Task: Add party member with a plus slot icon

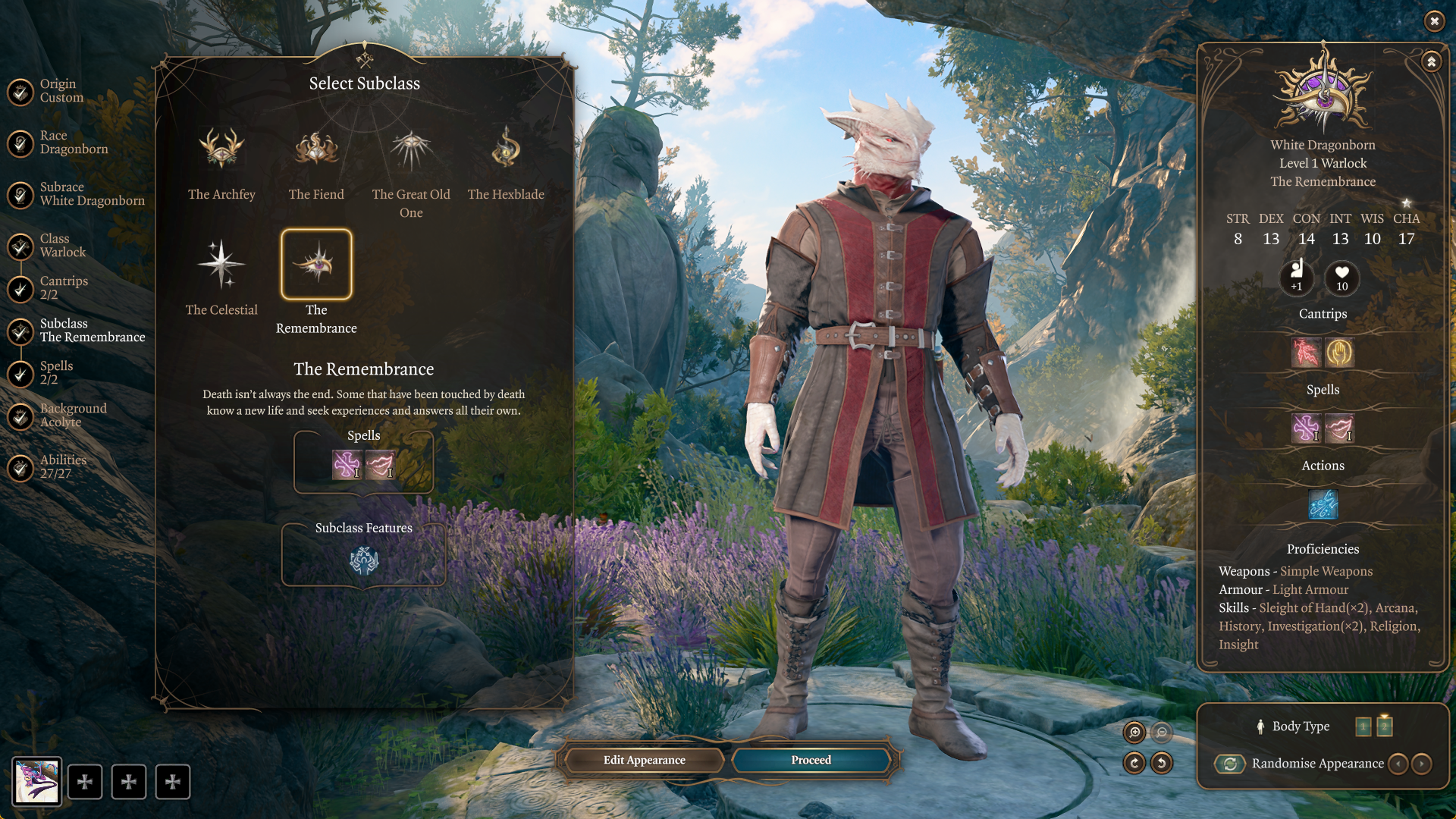Action: point(86,782)
